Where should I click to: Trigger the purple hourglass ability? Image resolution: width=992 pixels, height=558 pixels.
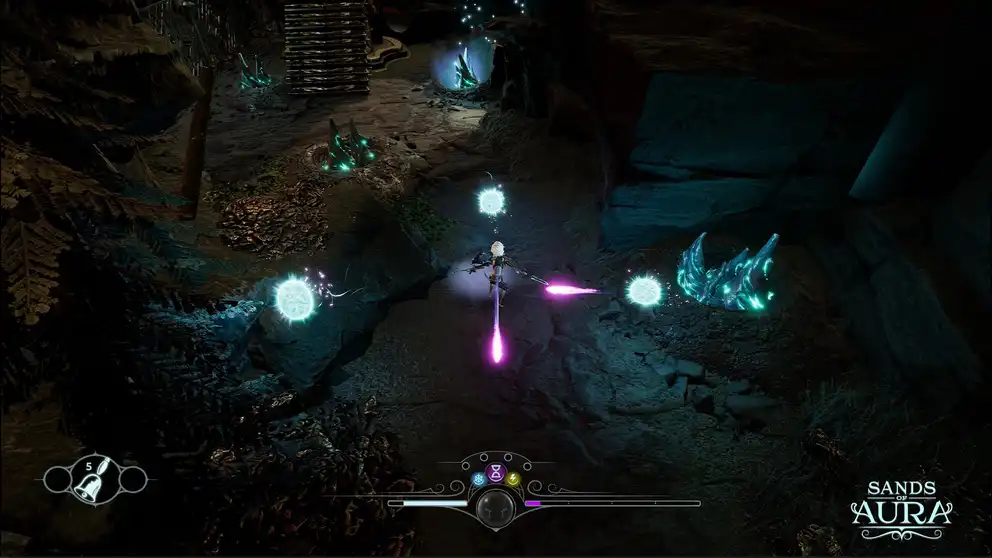pos(494,470)
